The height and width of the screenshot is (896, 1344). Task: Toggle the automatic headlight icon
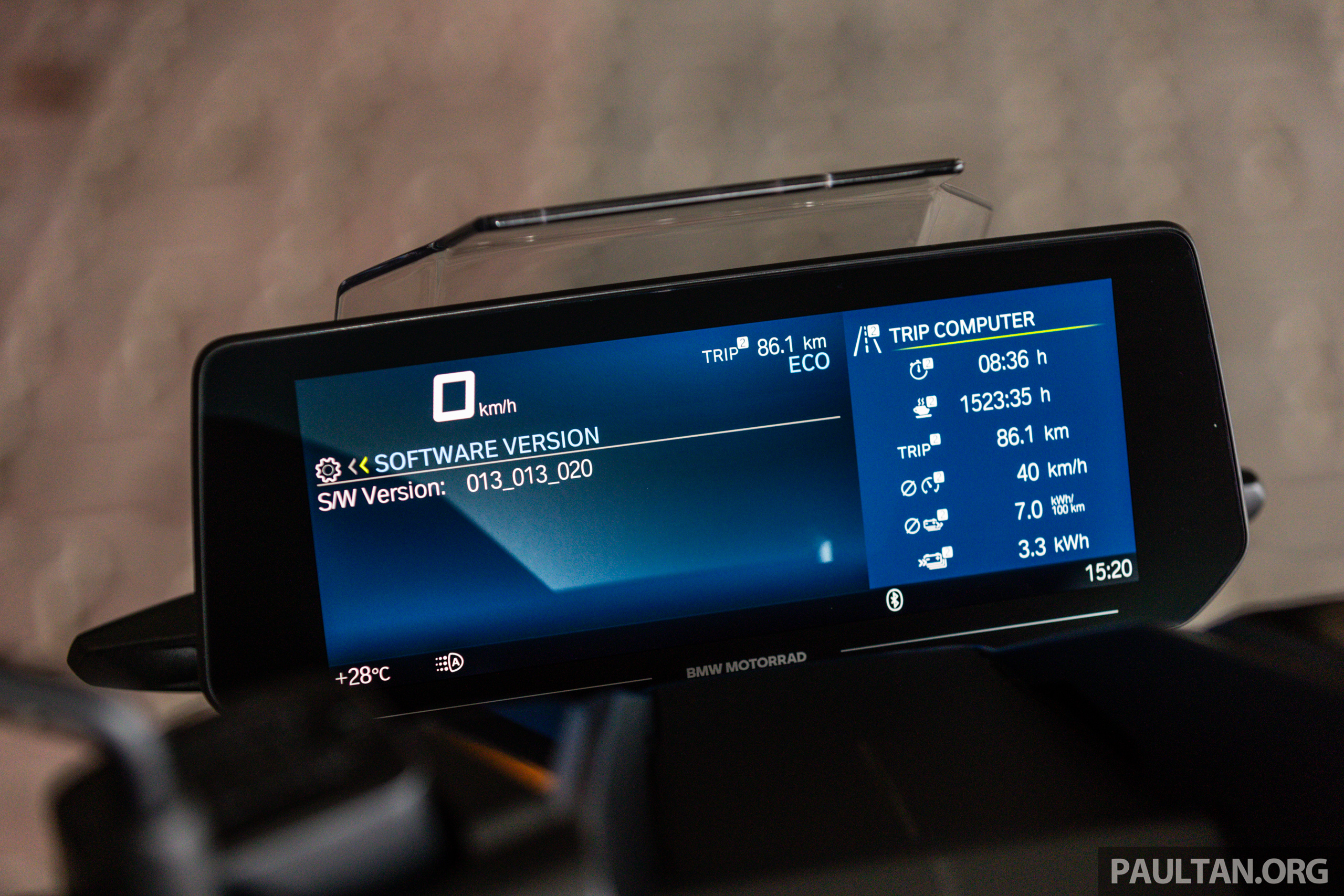[450, 663]
